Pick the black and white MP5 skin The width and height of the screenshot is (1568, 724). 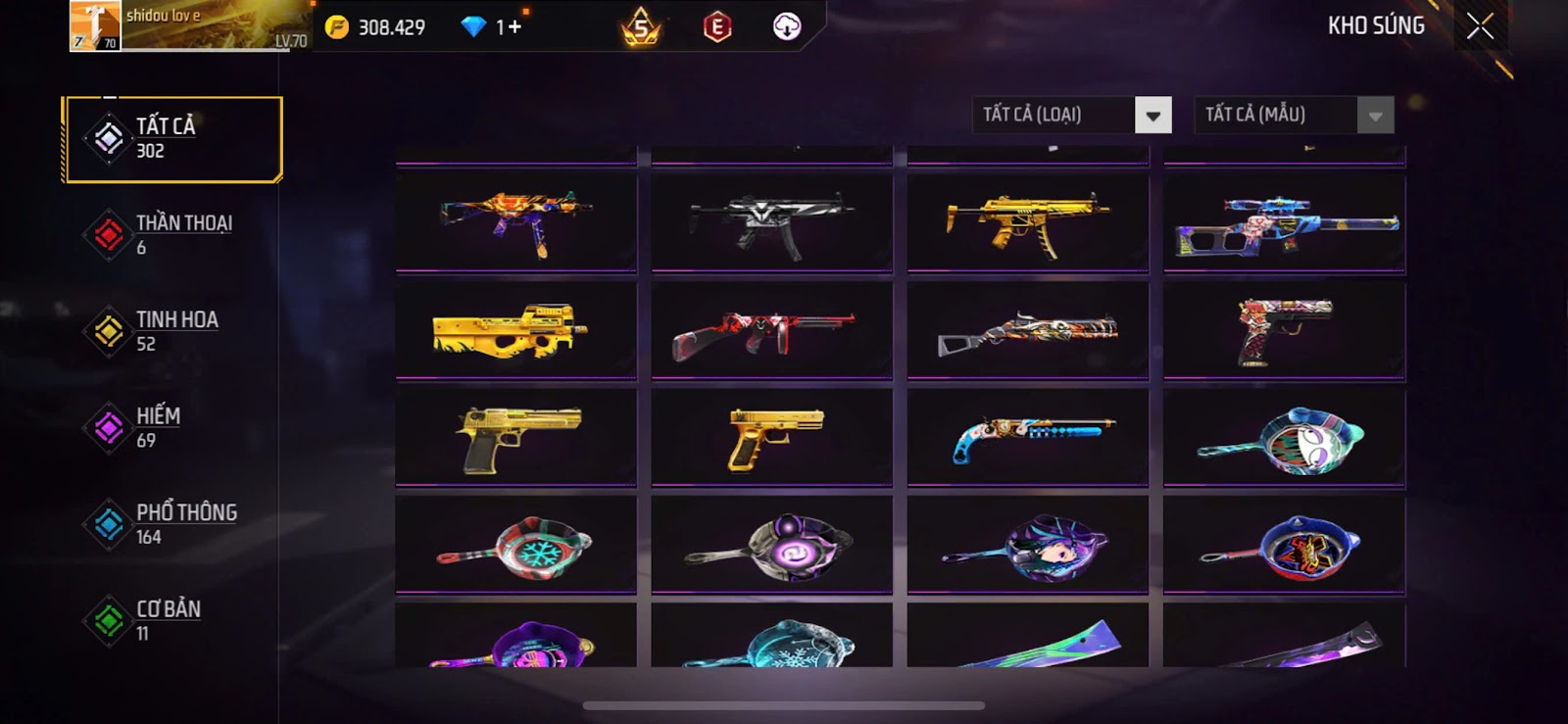point(771,222)
